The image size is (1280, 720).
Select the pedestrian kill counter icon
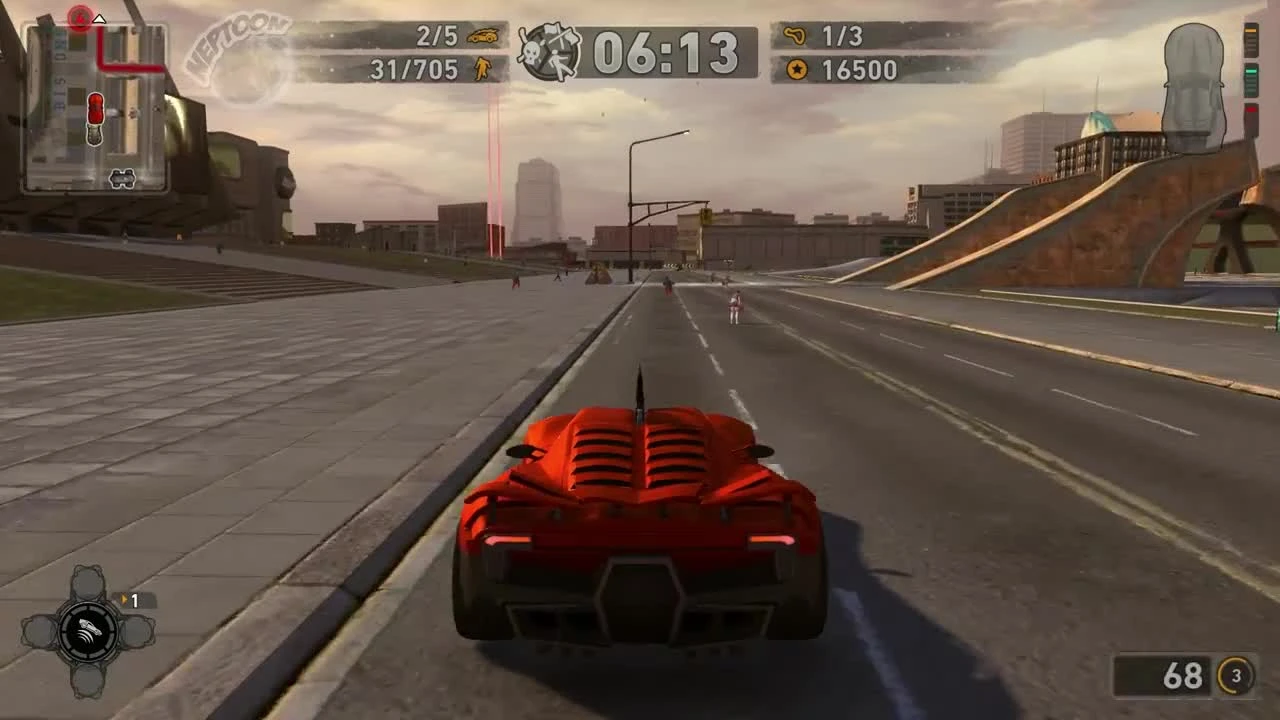click(481, 70)
